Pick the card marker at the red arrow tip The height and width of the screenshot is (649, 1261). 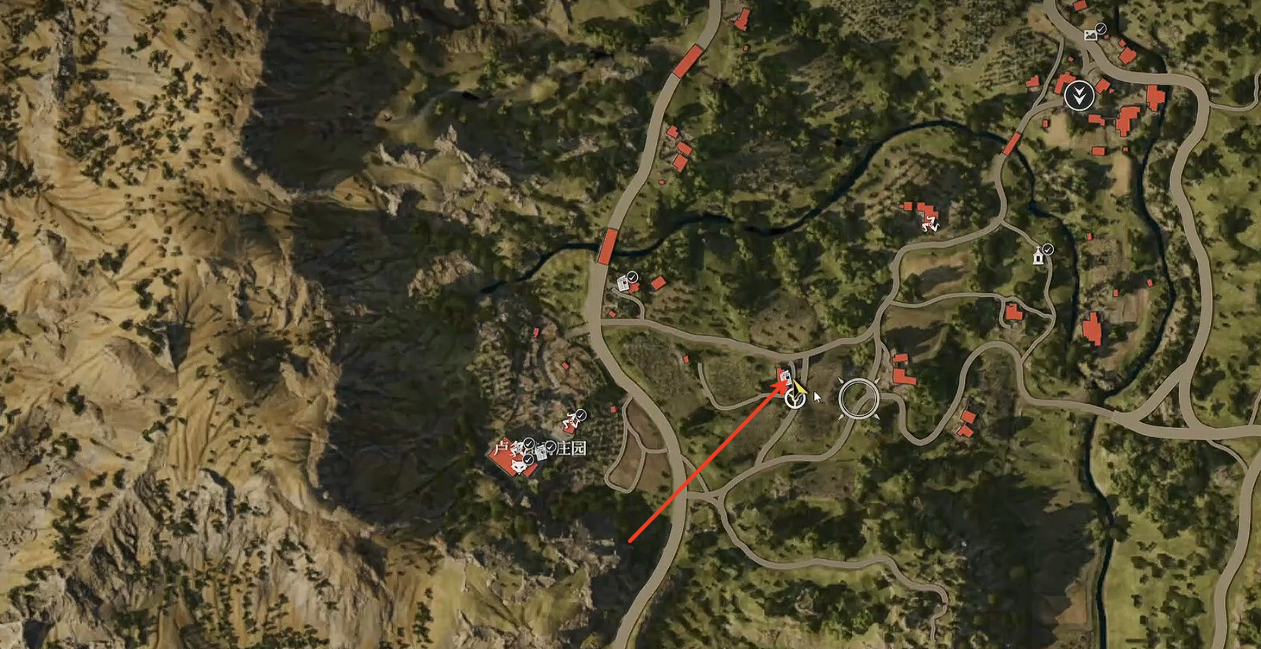785,377
